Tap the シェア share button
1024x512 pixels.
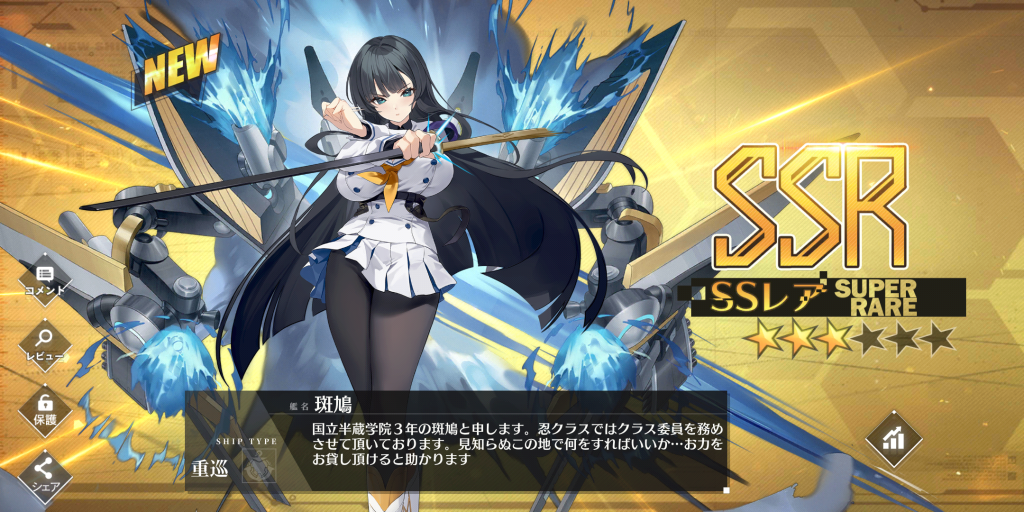coord(44,471)
